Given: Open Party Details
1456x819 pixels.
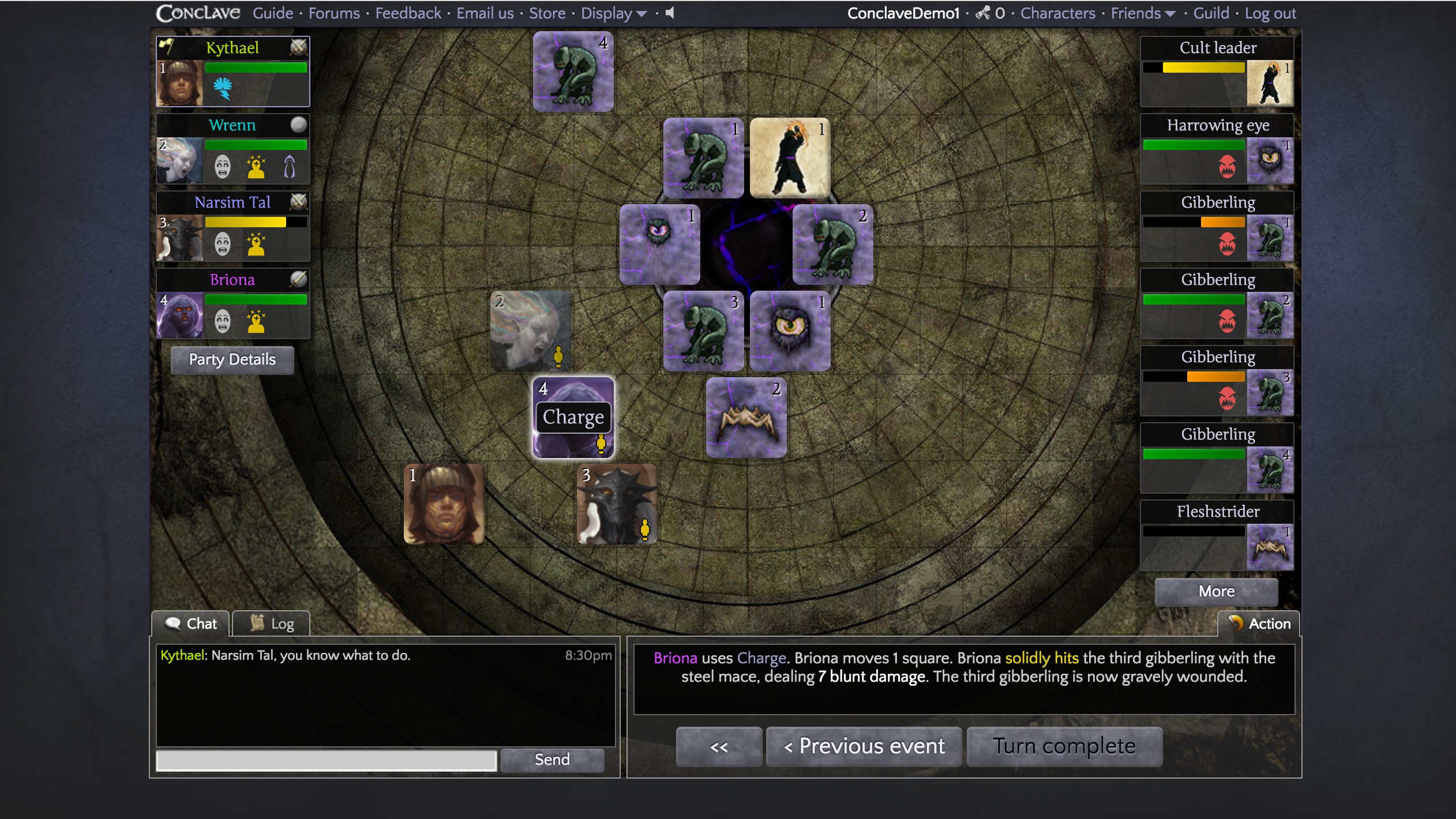Looking at the screenshot, I should (x=232, y=359).
